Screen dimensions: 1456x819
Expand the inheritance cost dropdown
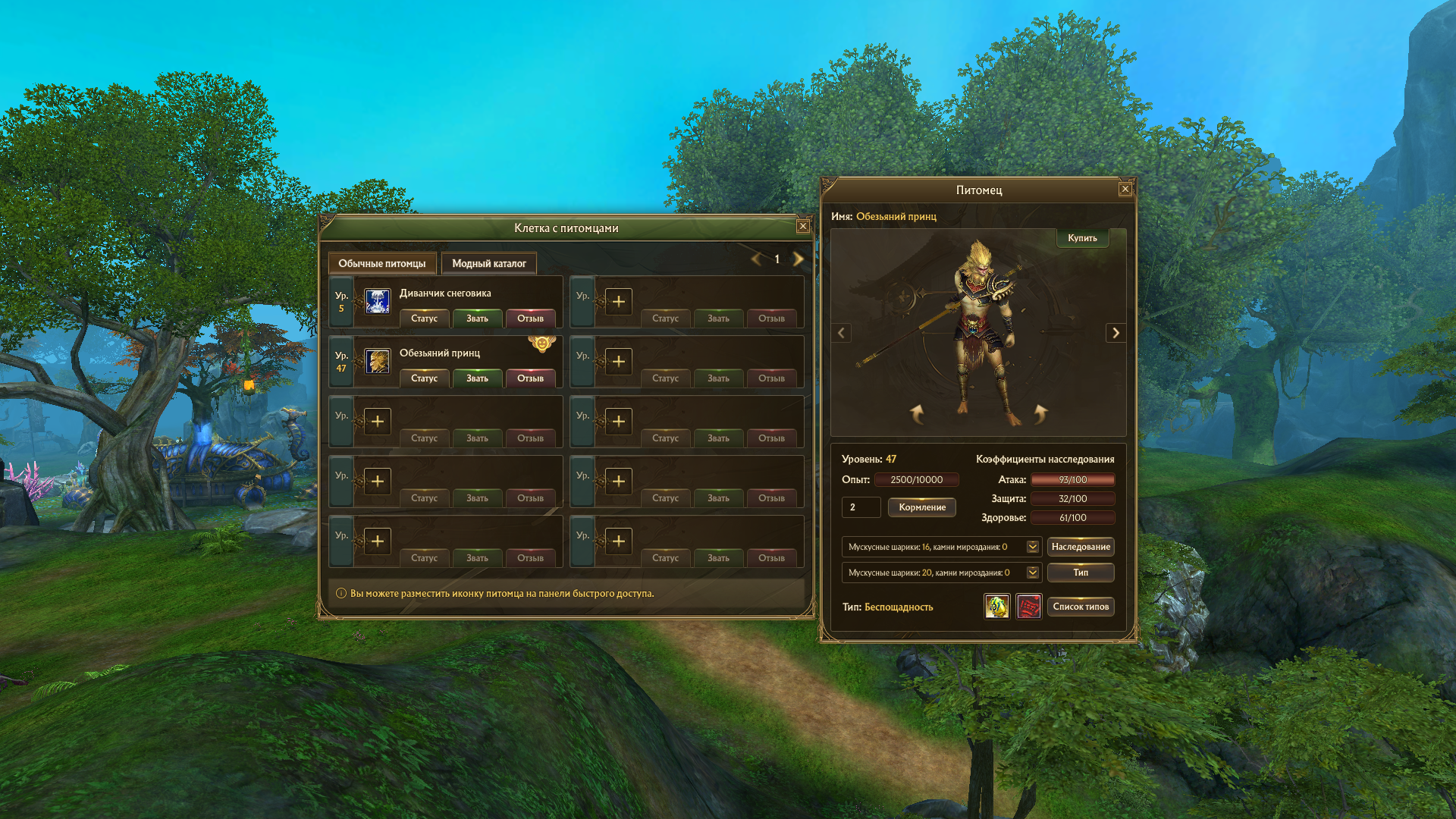point(1032,547)
